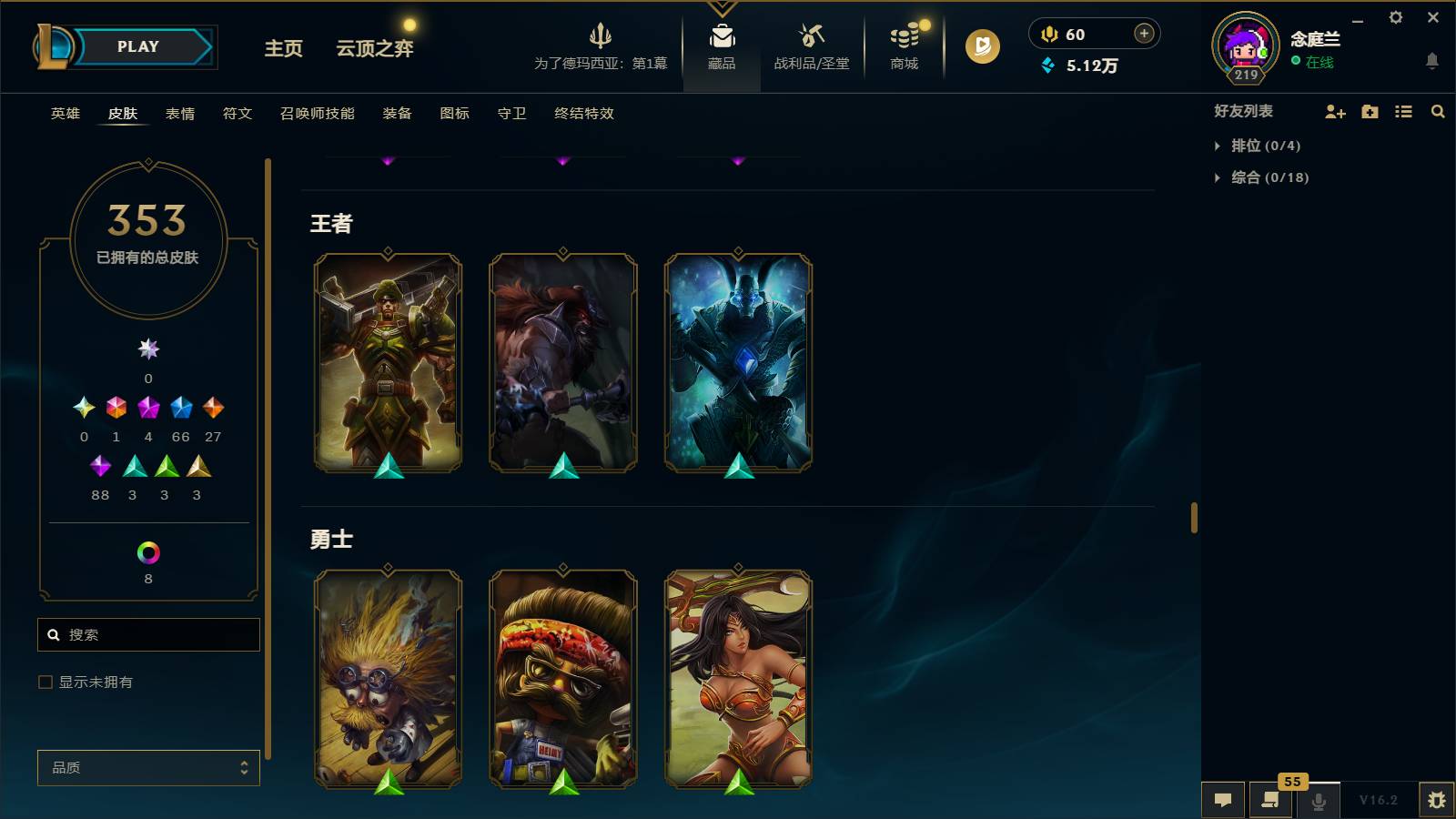This screenshot has width=1456, height=819.
Task: Open the 商城 store
Action: (x=902, y=47)
